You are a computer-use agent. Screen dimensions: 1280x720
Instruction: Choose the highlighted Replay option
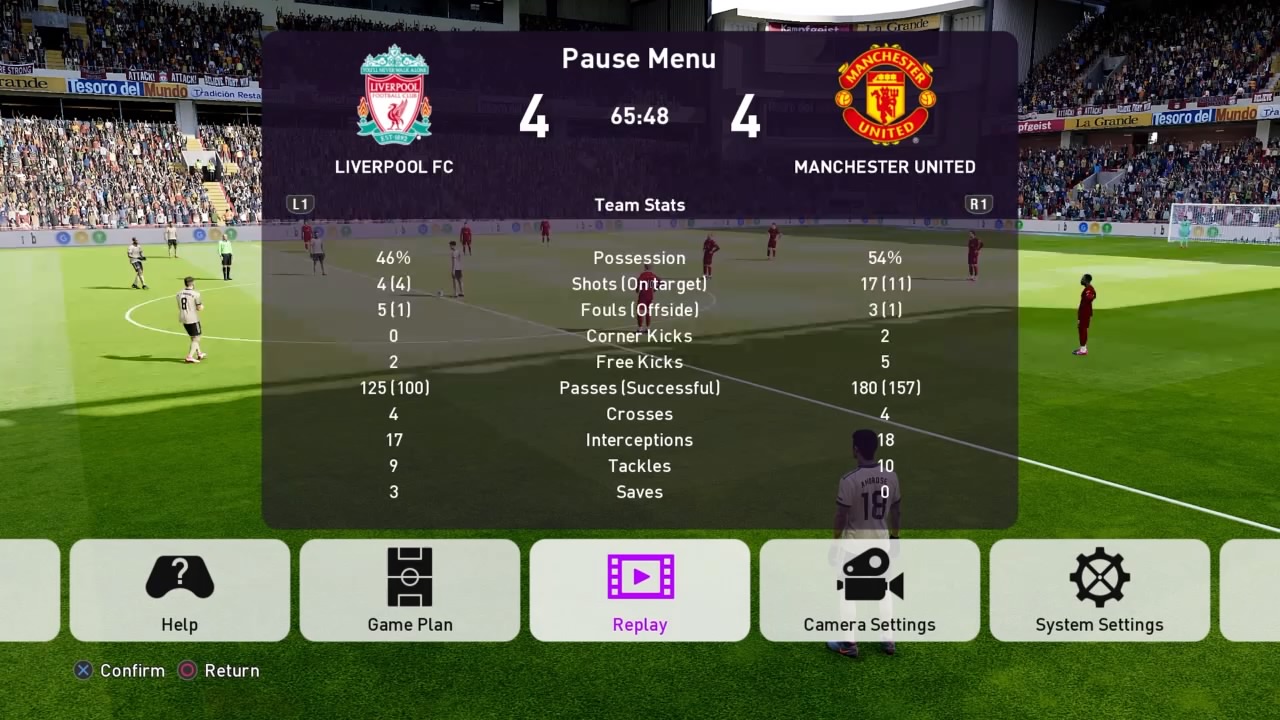click(x=640, y=590)
